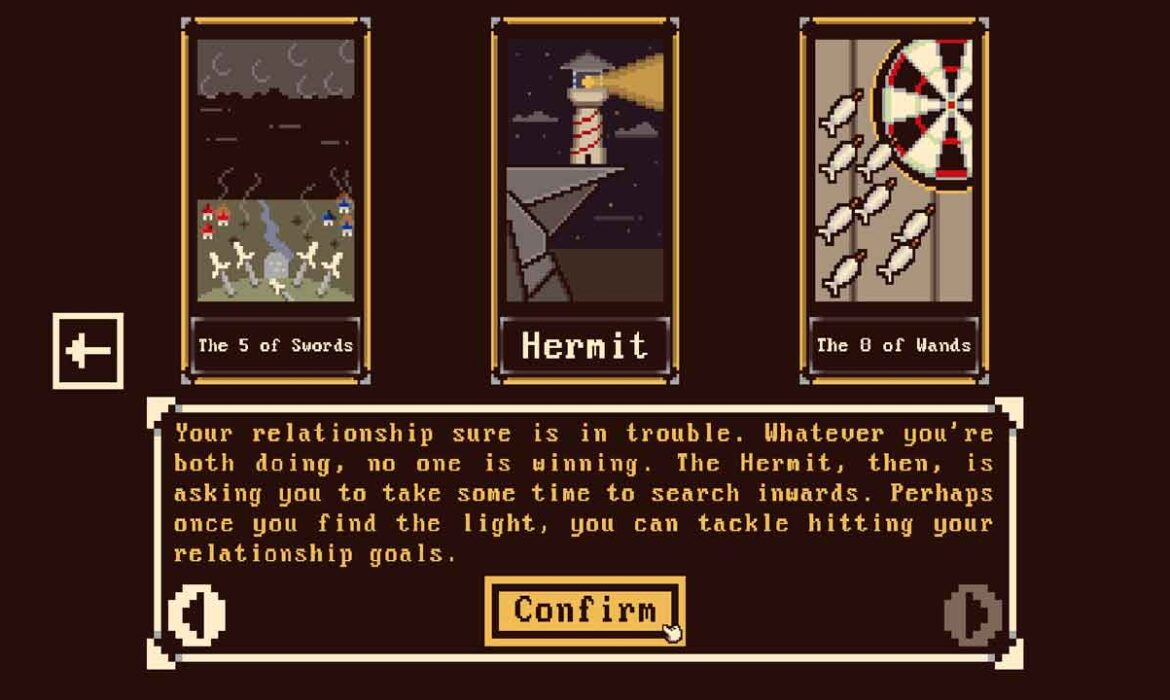Select the 5 of Swords card
This screenshot has height=700, width=1170.
(x=275, y=200)
